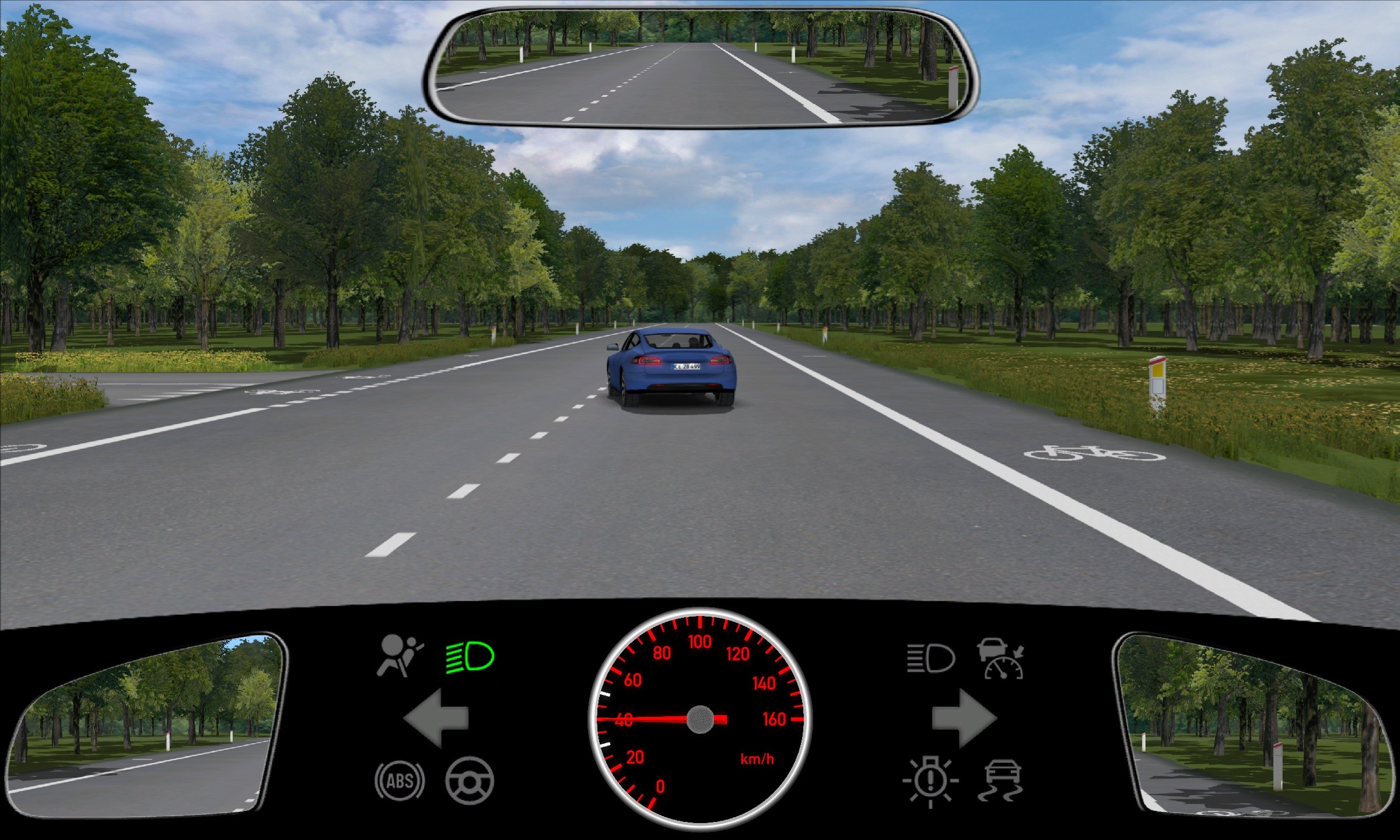1400x840 pixels.
Task: Click the bulb failure warning light
Action: (x=930, y=780)
